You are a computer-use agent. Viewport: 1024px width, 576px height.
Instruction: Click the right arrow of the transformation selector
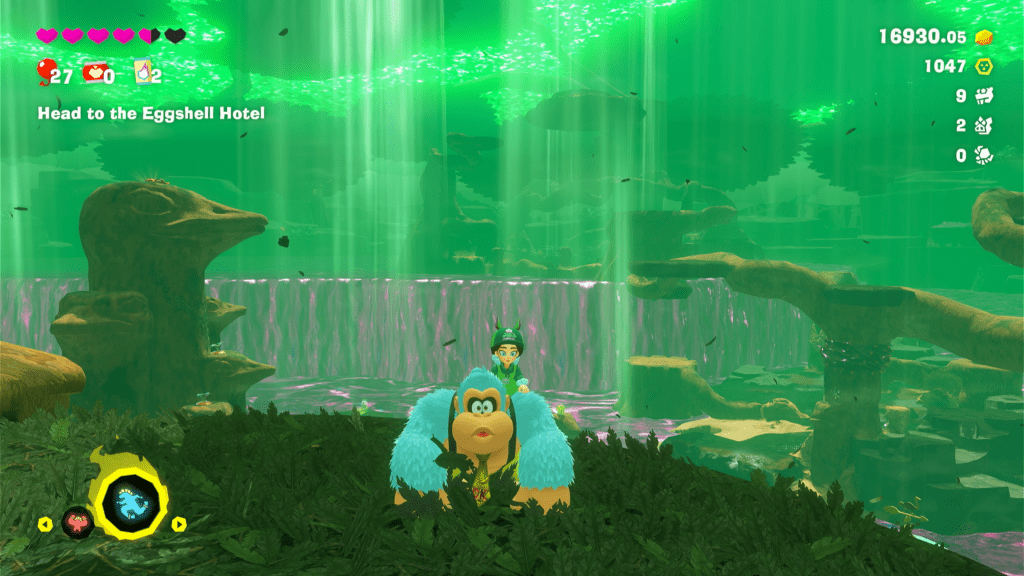(x=179, y=523)
